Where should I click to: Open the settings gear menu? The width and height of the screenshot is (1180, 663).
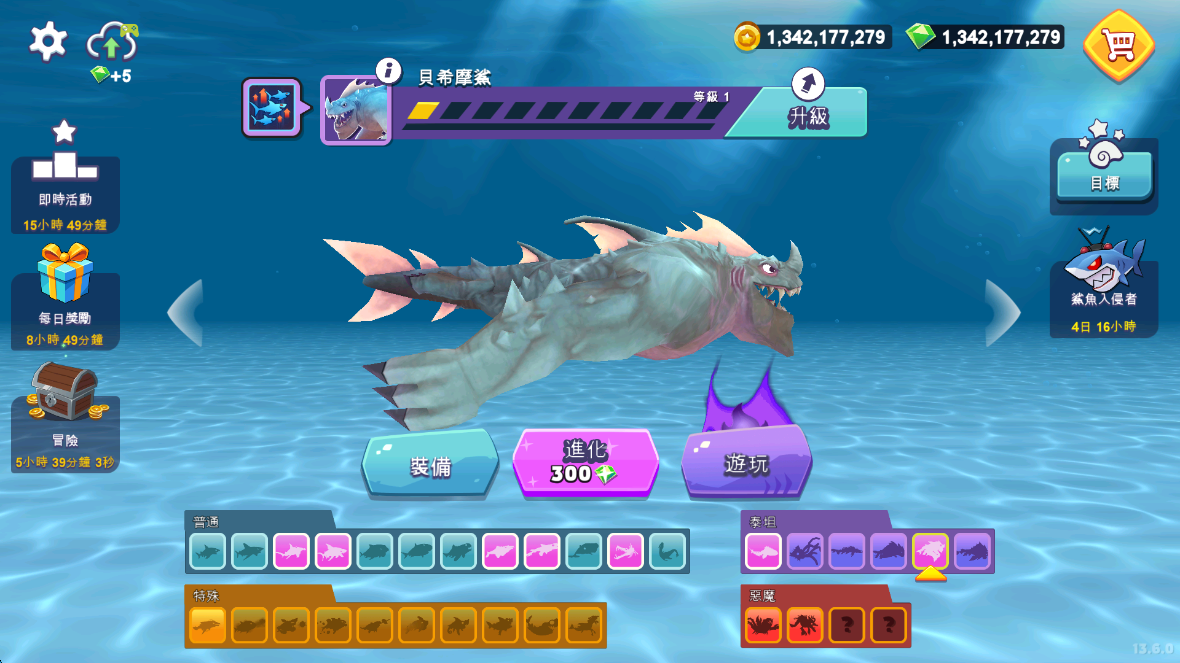pos(48,41)
